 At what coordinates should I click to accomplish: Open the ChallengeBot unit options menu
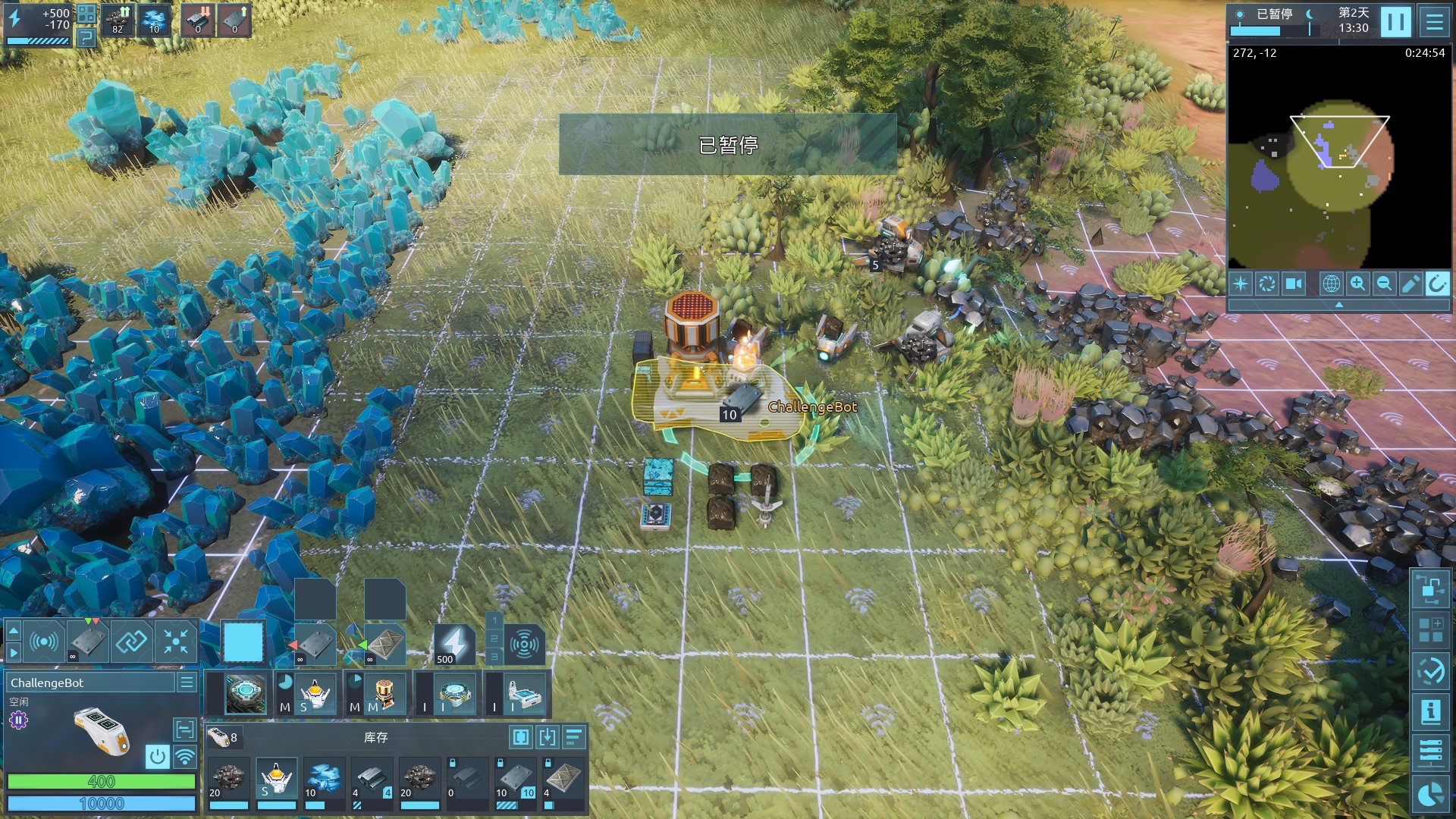tap(187, 682)
